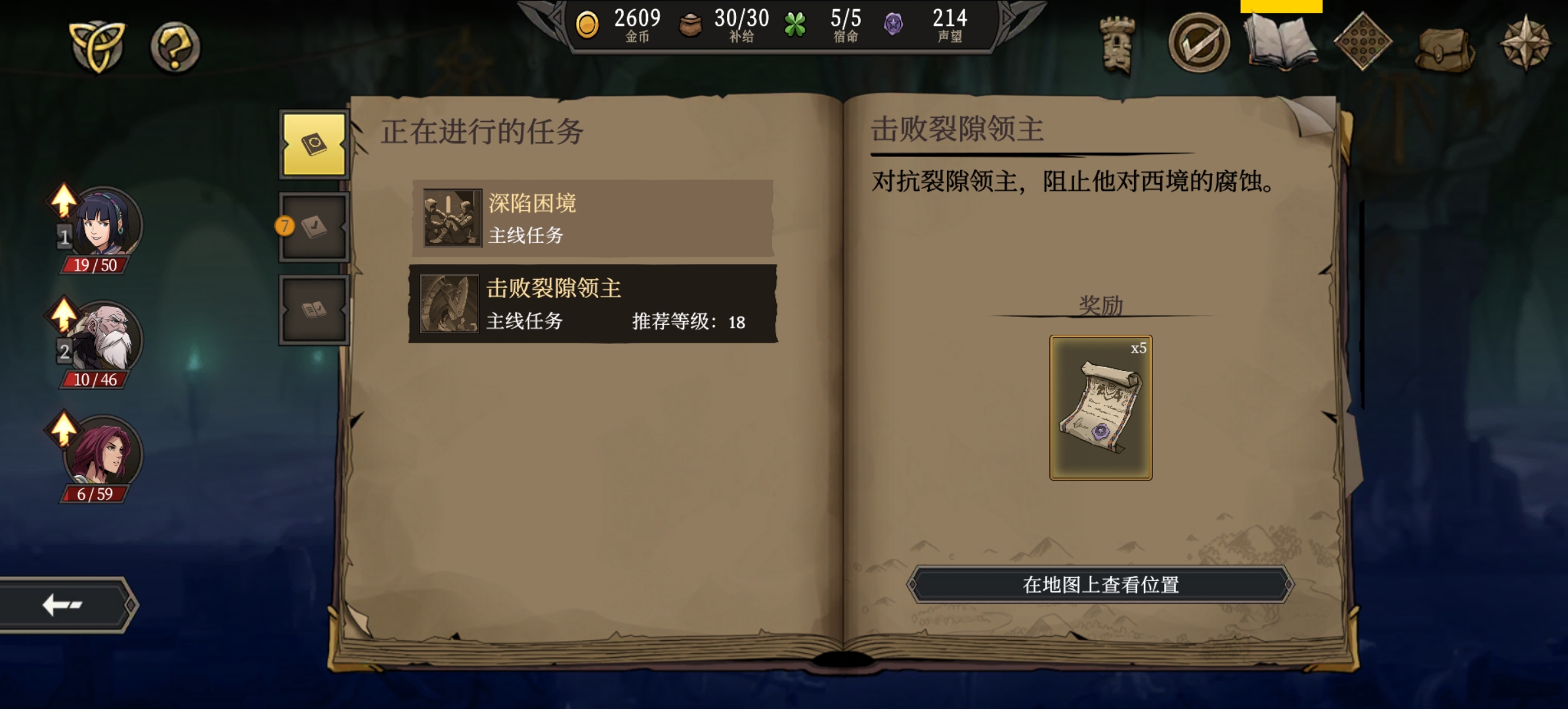Select the 击败裂隙领主 quest entry
Viewport: 1568px width, 709px height.
(591, 303)
